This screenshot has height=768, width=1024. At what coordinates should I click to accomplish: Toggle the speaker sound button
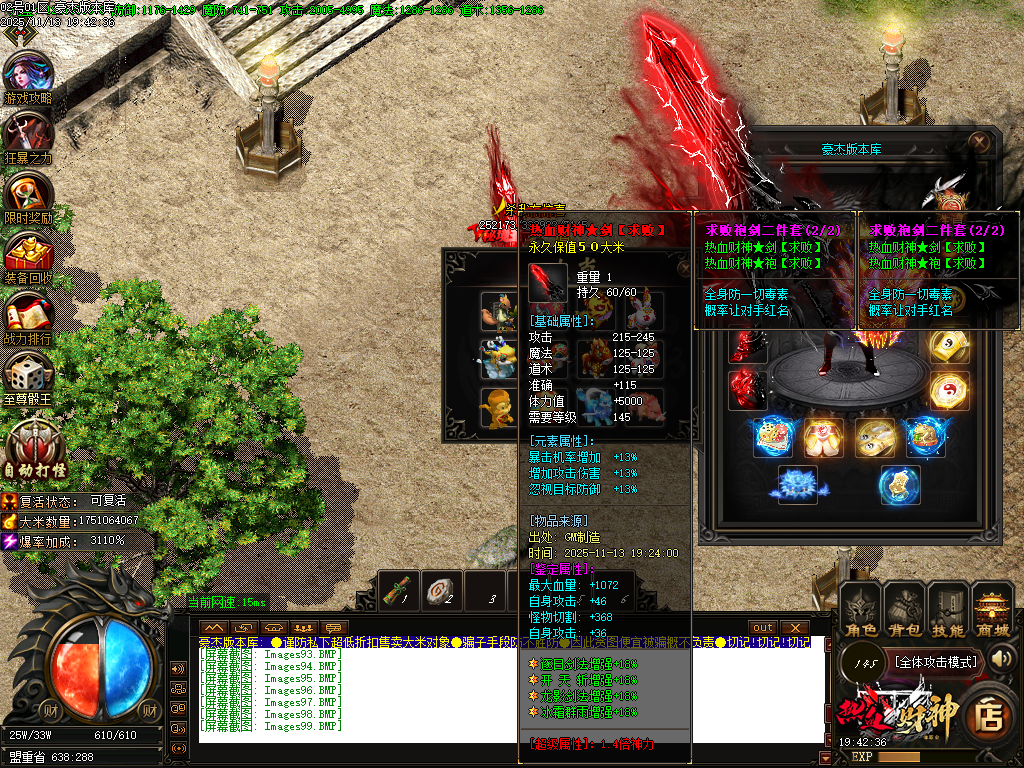[x=1001, y=658]
